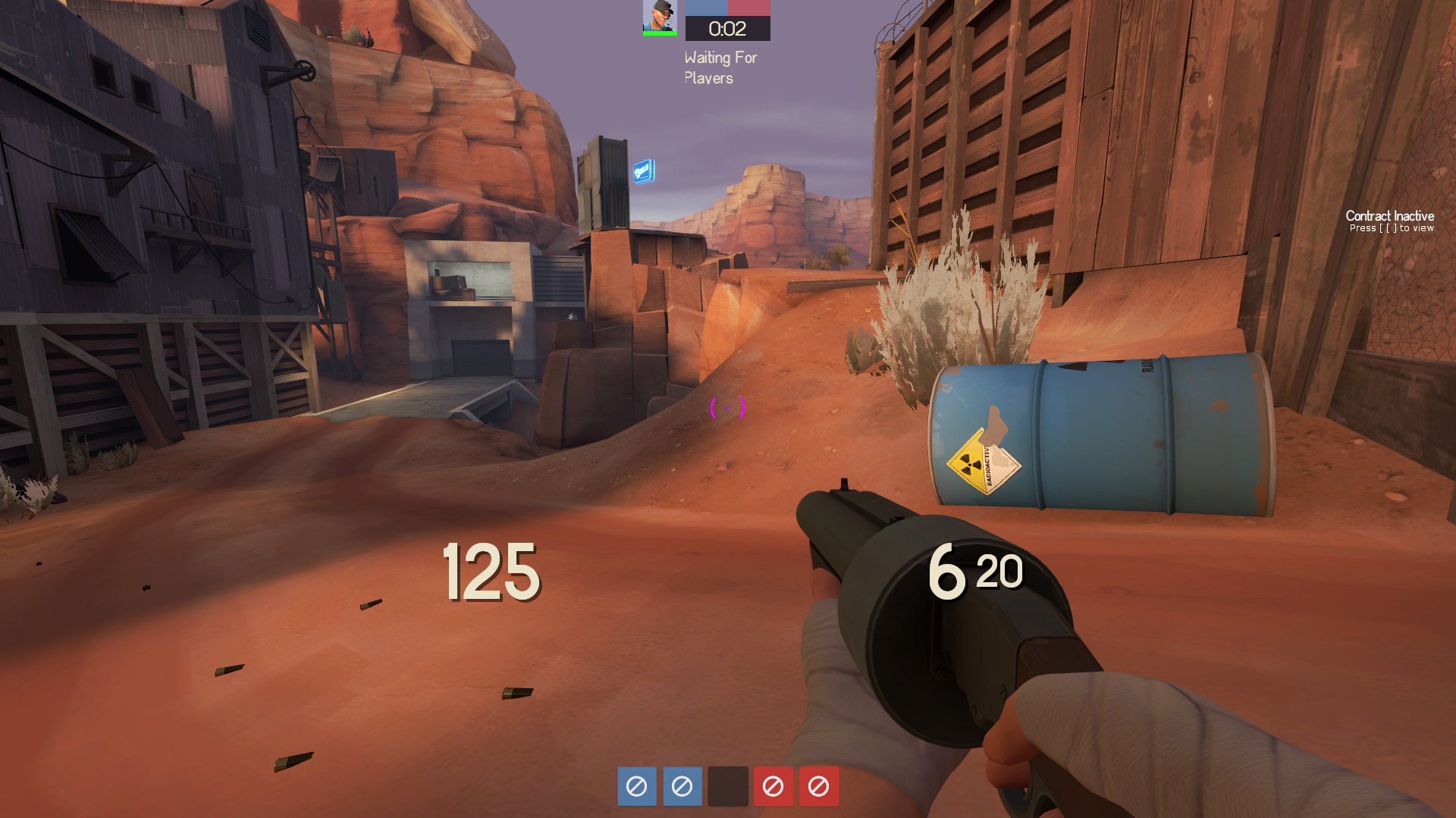Toggle the BLU team color segment on the scoreboard
Screen dimensions: 1456x818
(705, 8)
